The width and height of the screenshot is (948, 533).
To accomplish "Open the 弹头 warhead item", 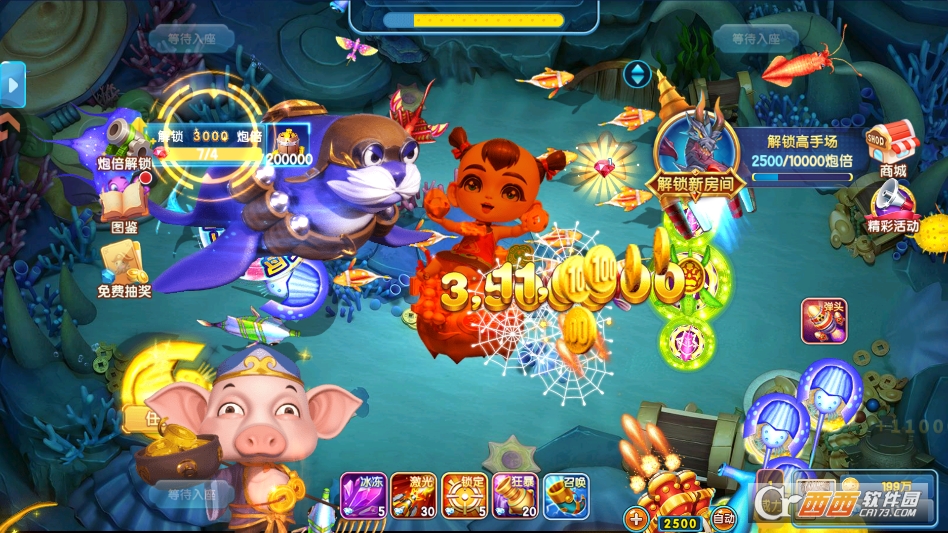I will [x=824, y=320].
